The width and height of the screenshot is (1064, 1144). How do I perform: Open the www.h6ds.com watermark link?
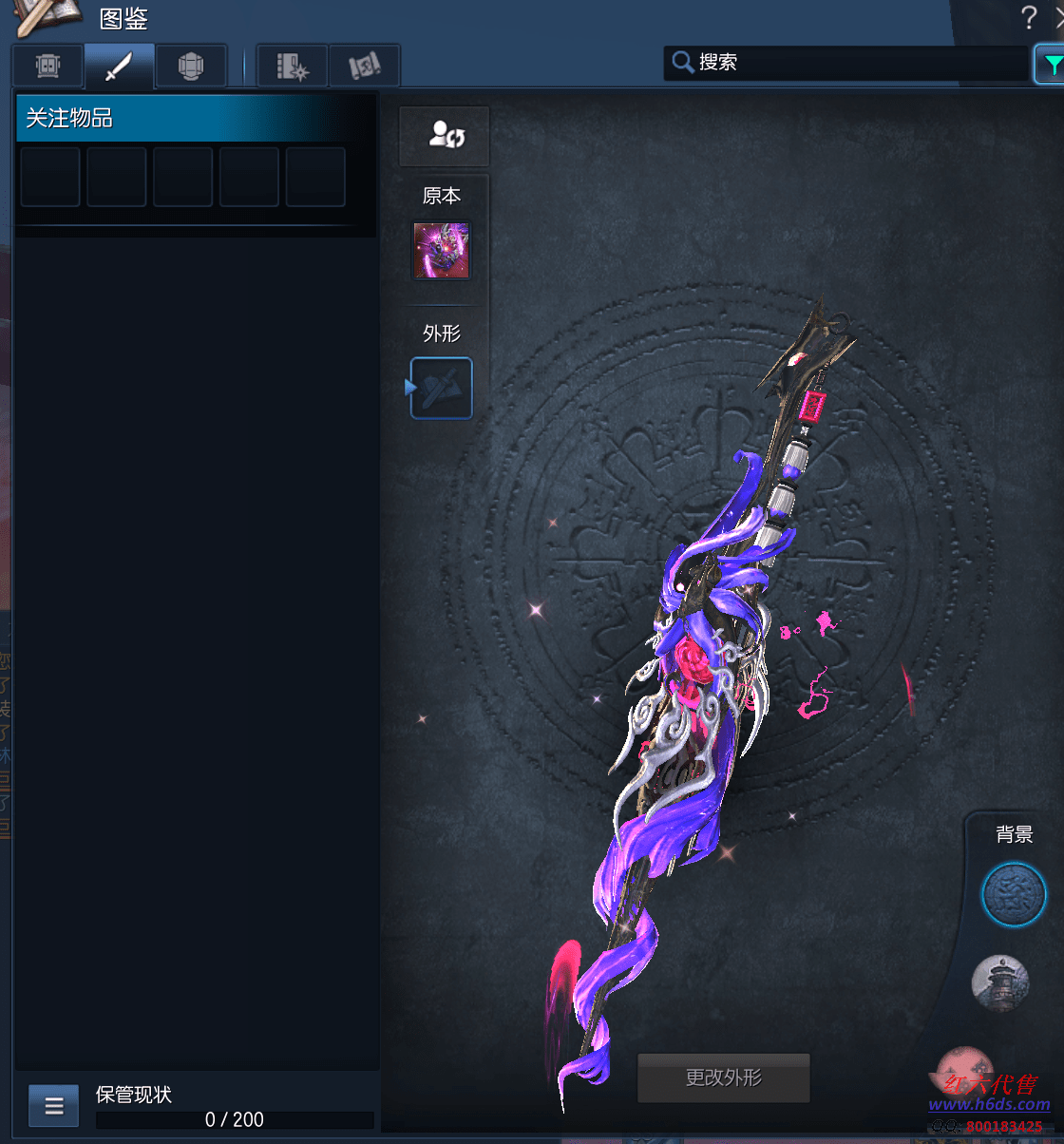(x=989, y=1104)
